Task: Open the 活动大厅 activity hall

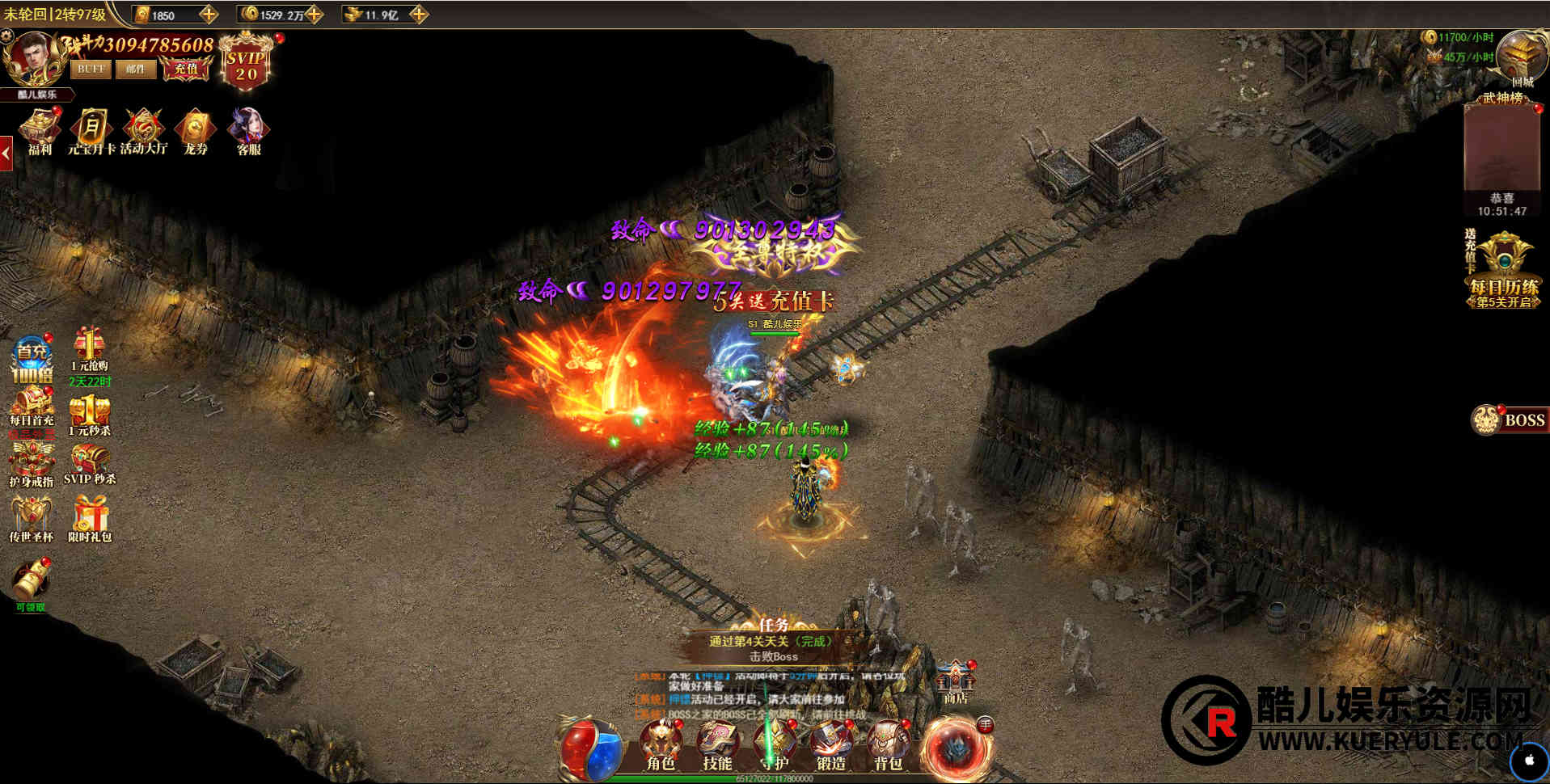Action: [144, 131]
